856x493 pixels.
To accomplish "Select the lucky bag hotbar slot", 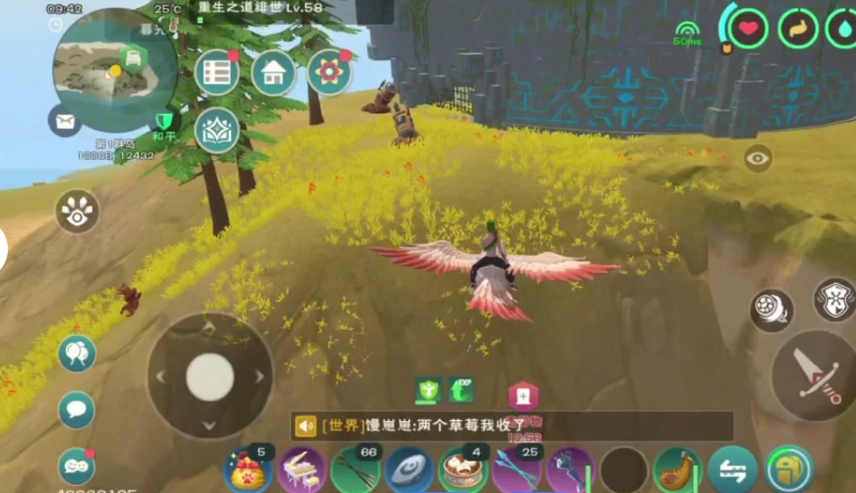I will [248, 469].
